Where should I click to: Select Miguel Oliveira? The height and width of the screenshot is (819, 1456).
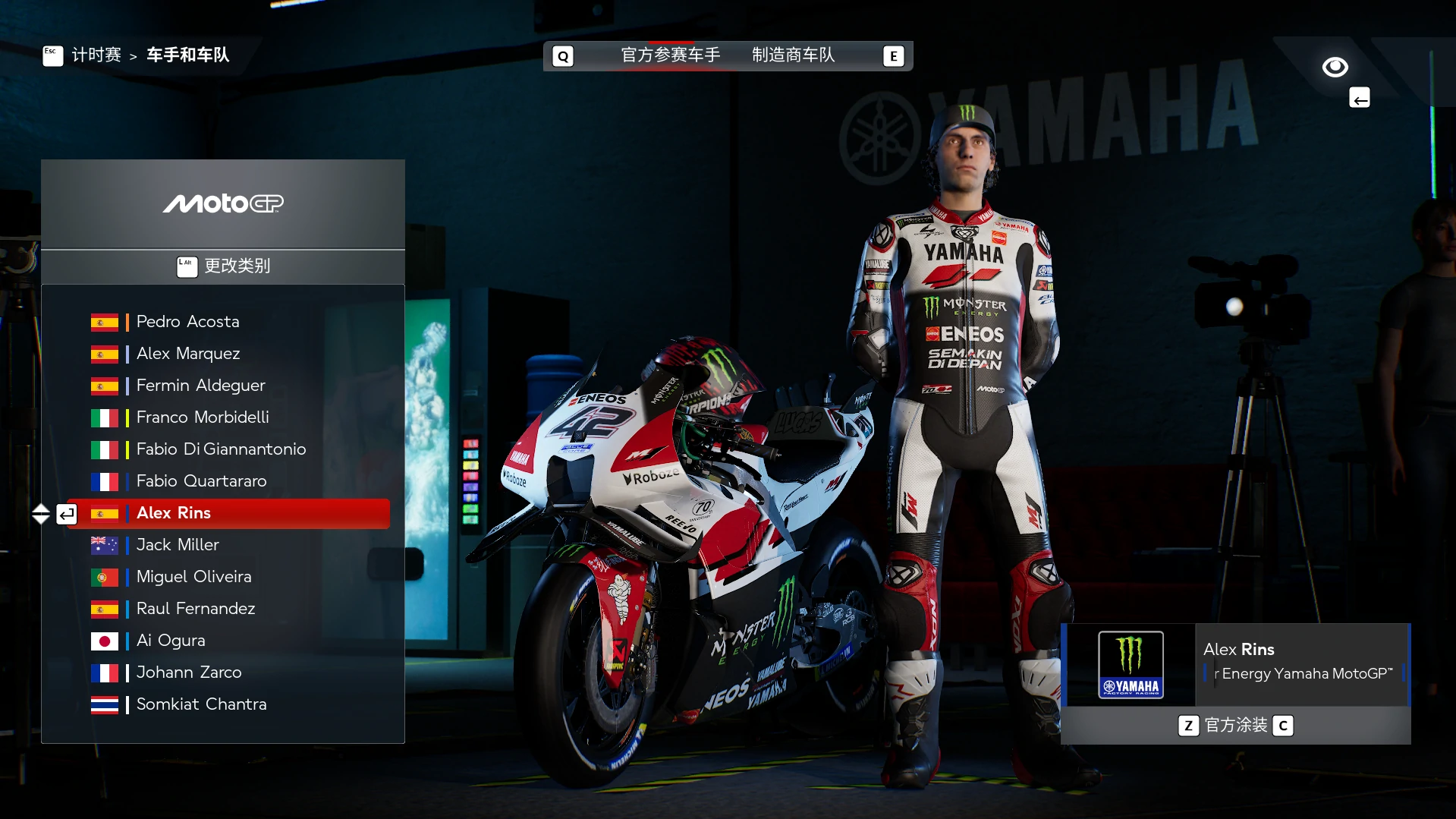pyautogui.click(x=193, y=577)
